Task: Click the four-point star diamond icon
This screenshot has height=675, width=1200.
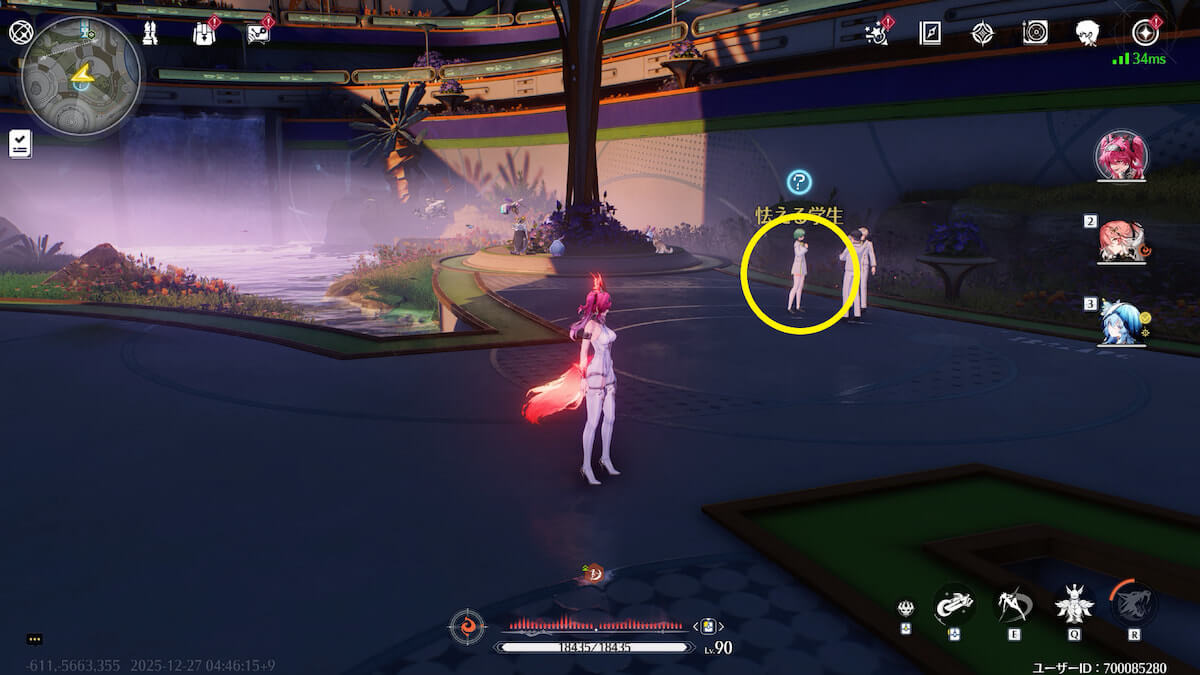Action: click(x=983, y=33)
